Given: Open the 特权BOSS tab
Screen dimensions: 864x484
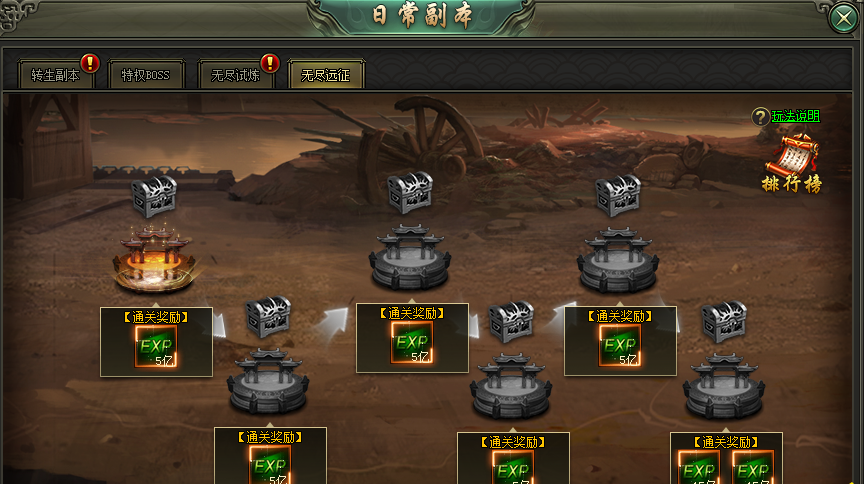Looking at the screenshot, I should pos(146,75).
